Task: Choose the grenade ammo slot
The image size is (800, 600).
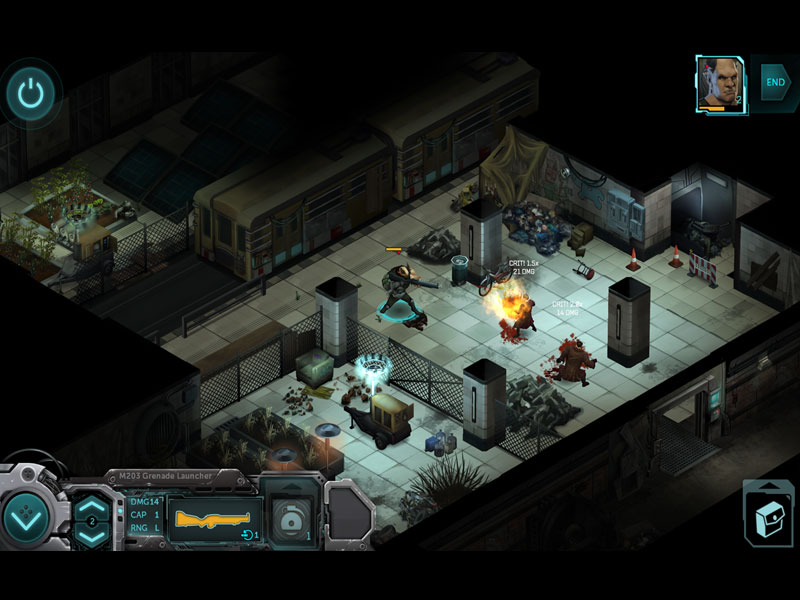Action: (290, 517)
